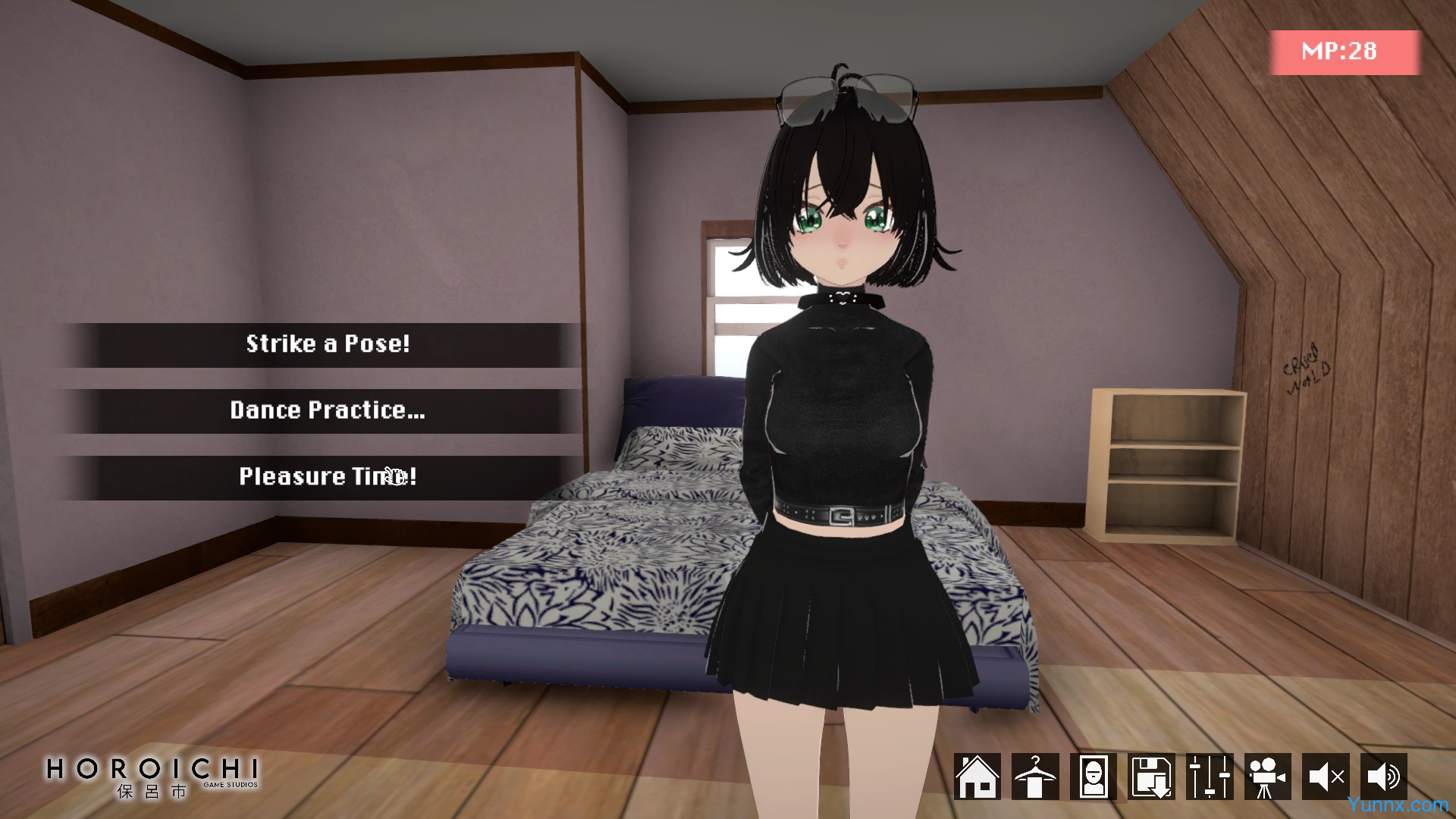The height and width of the screenshot is (819, 1456).
Task: Go to the home screen via house icon
Action: [x=977, y=777]
